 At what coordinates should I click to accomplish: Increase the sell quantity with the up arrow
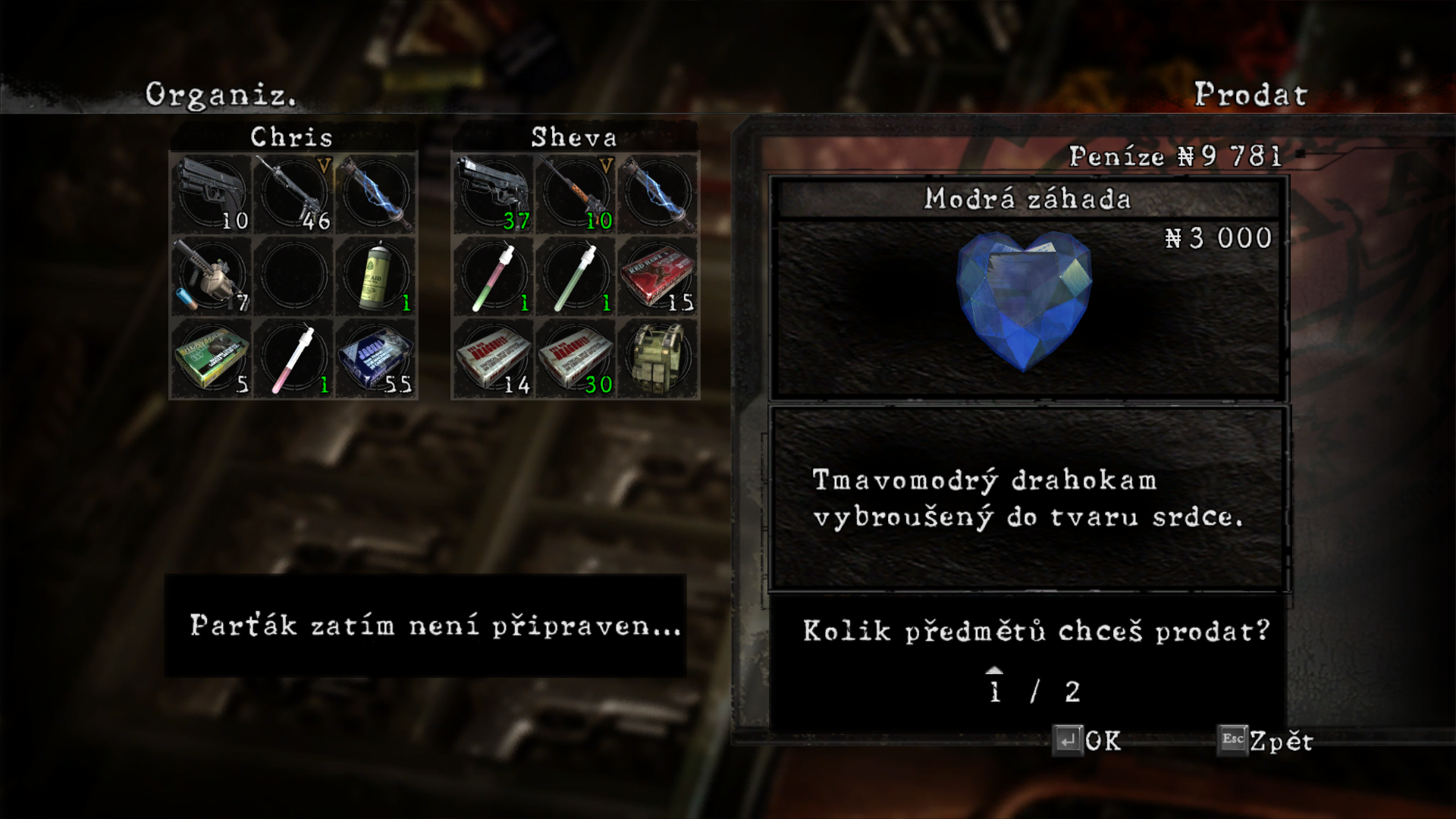[994, 671]
